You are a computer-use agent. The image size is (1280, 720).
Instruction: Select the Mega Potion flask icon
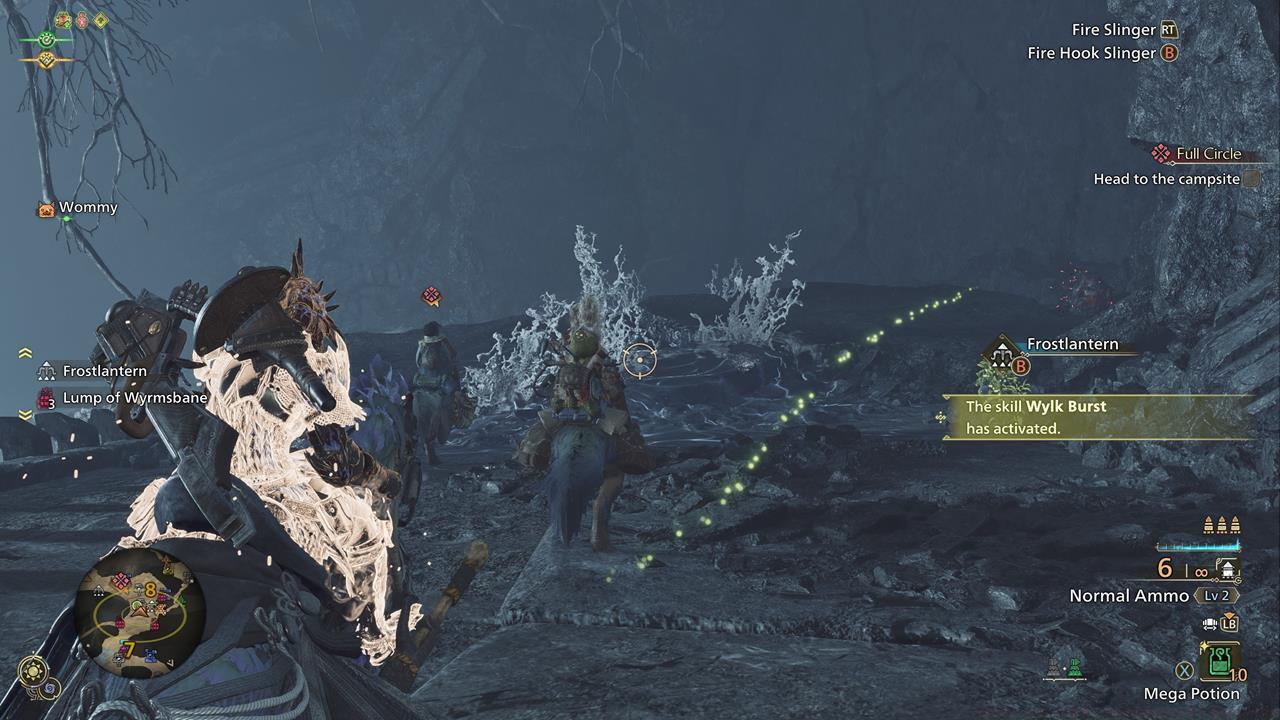[1219, 663]
